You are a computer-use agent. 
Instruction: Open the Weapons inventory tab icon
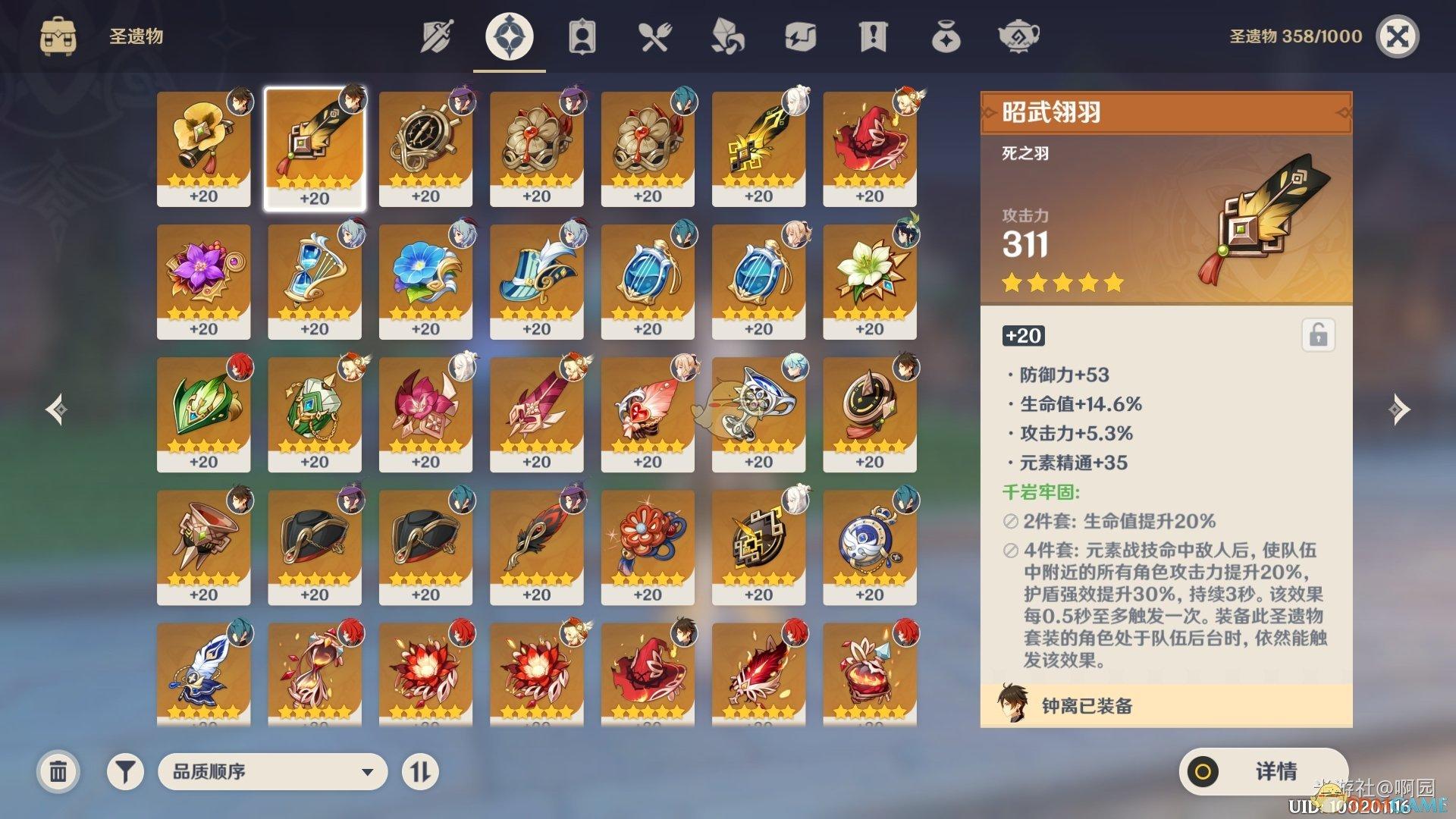point(436,35)
